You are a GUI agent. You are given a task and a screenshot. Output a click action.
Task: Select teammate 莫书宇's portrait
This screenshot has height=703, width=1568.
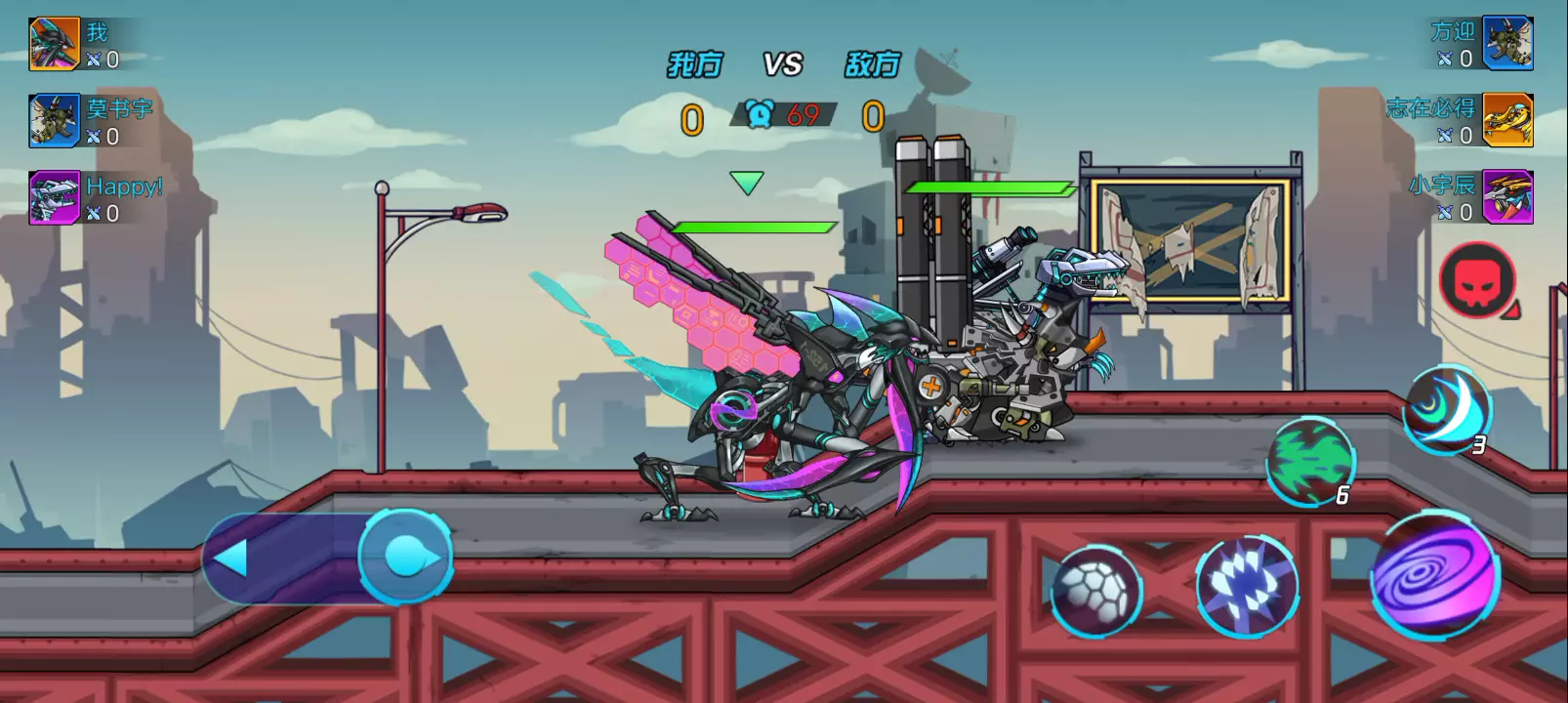54,120
